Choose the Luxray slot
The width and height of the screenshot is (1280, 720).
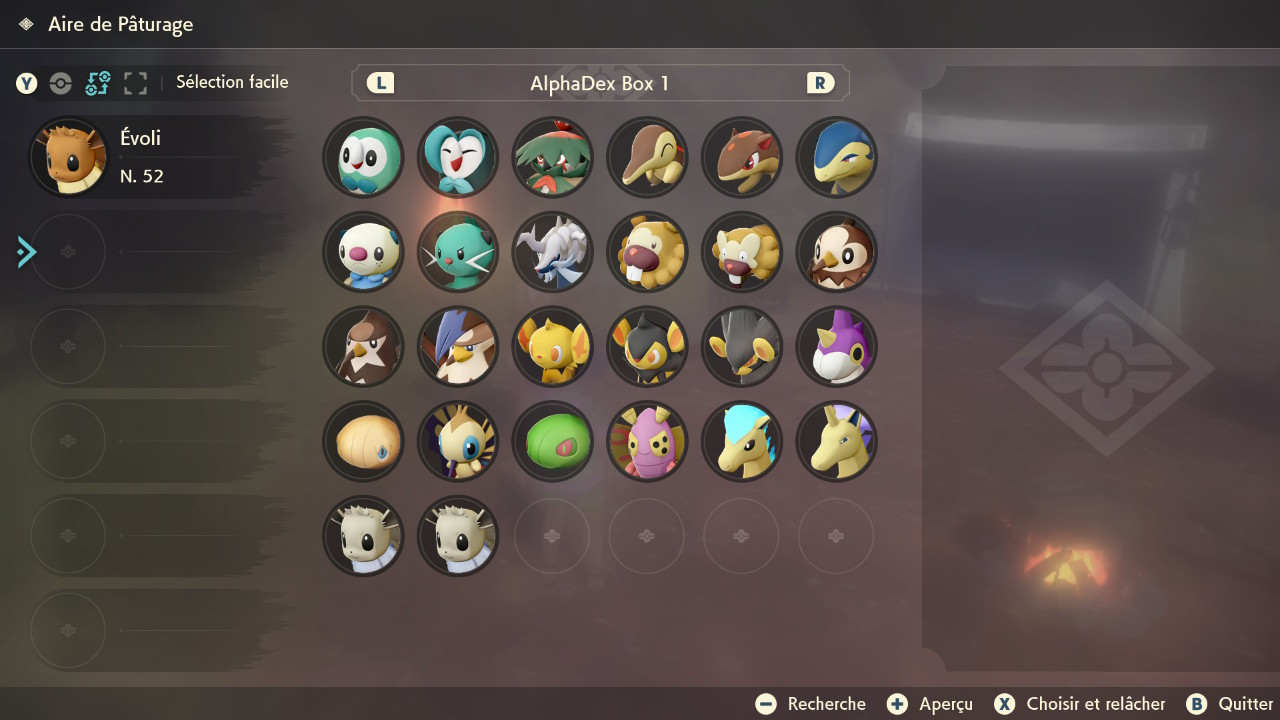(x=741, y=346)
